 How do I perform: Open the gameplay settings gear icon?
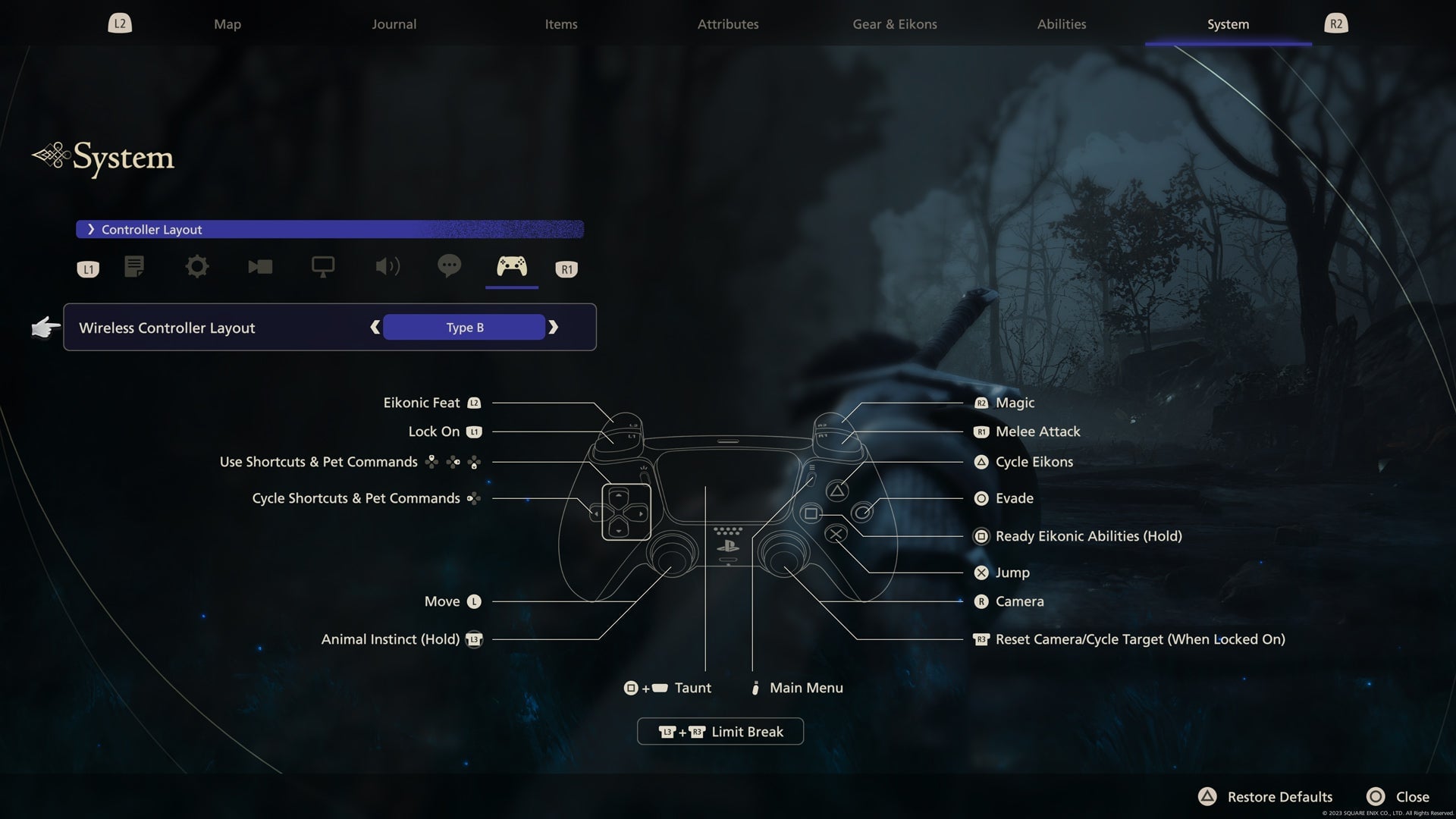click(x=196, y=267)
